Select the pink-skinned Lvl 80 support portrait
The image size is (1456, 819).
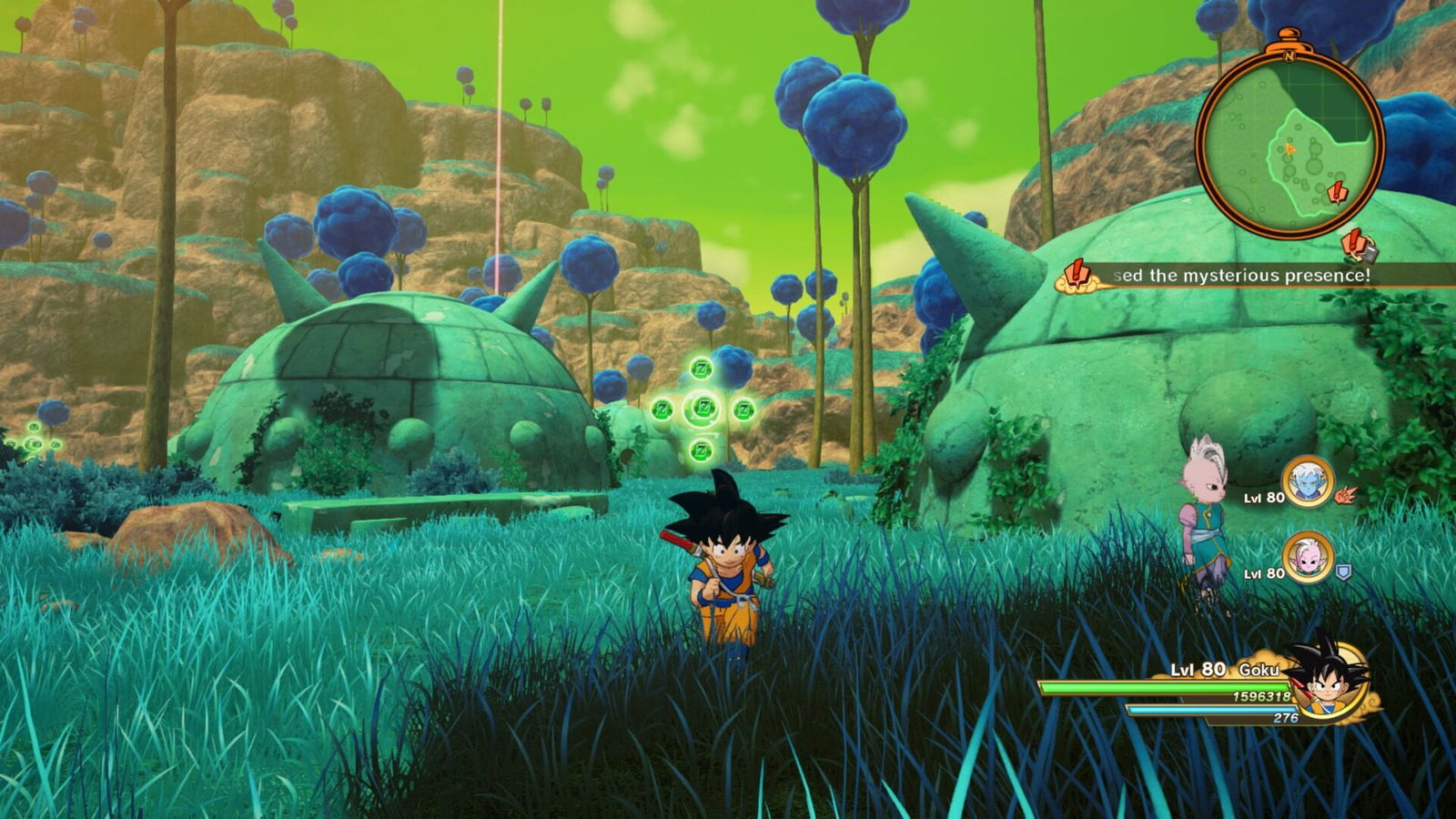1308,557
